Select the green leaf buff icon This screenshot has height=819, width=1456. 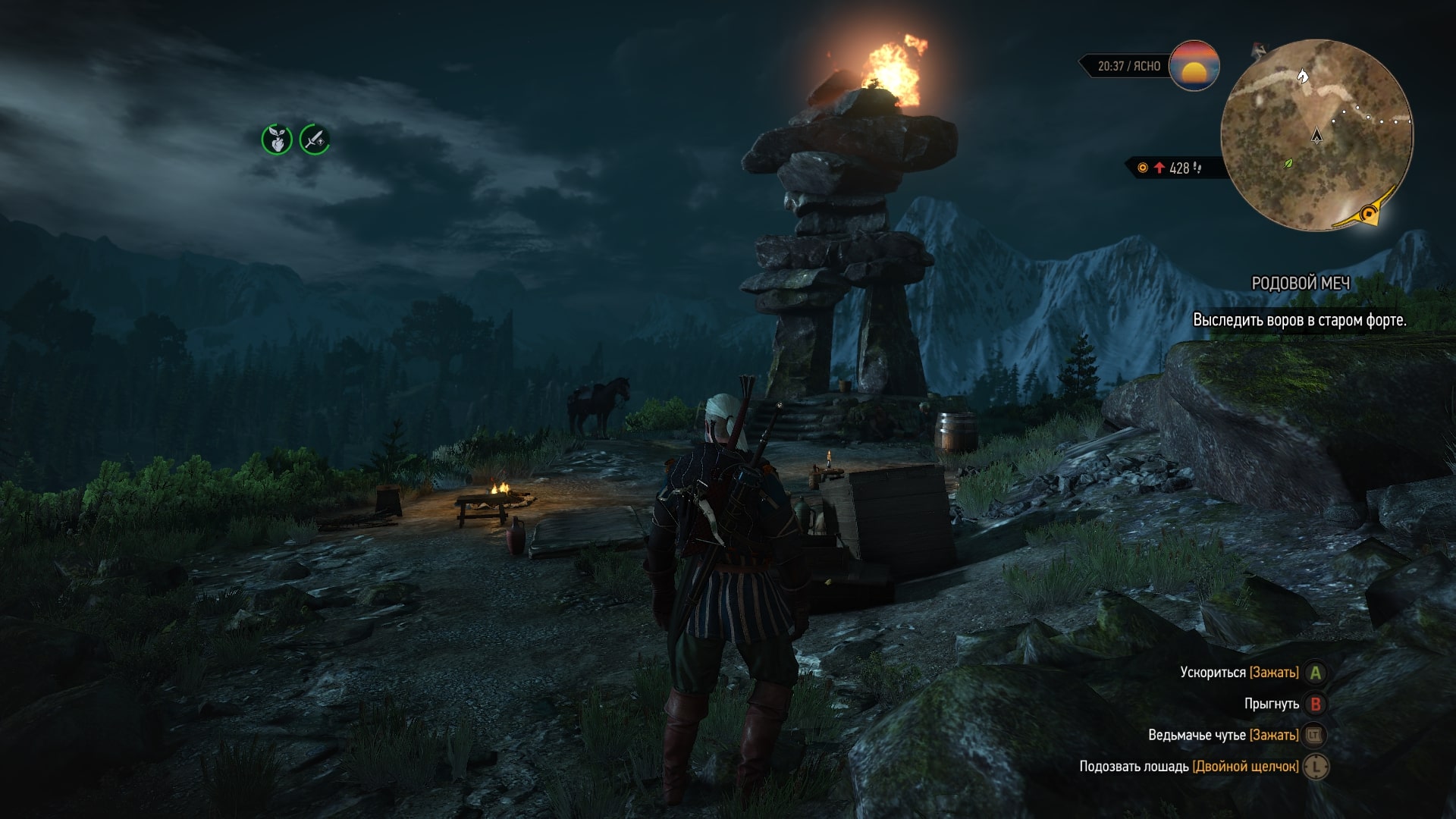click(277, 140)
